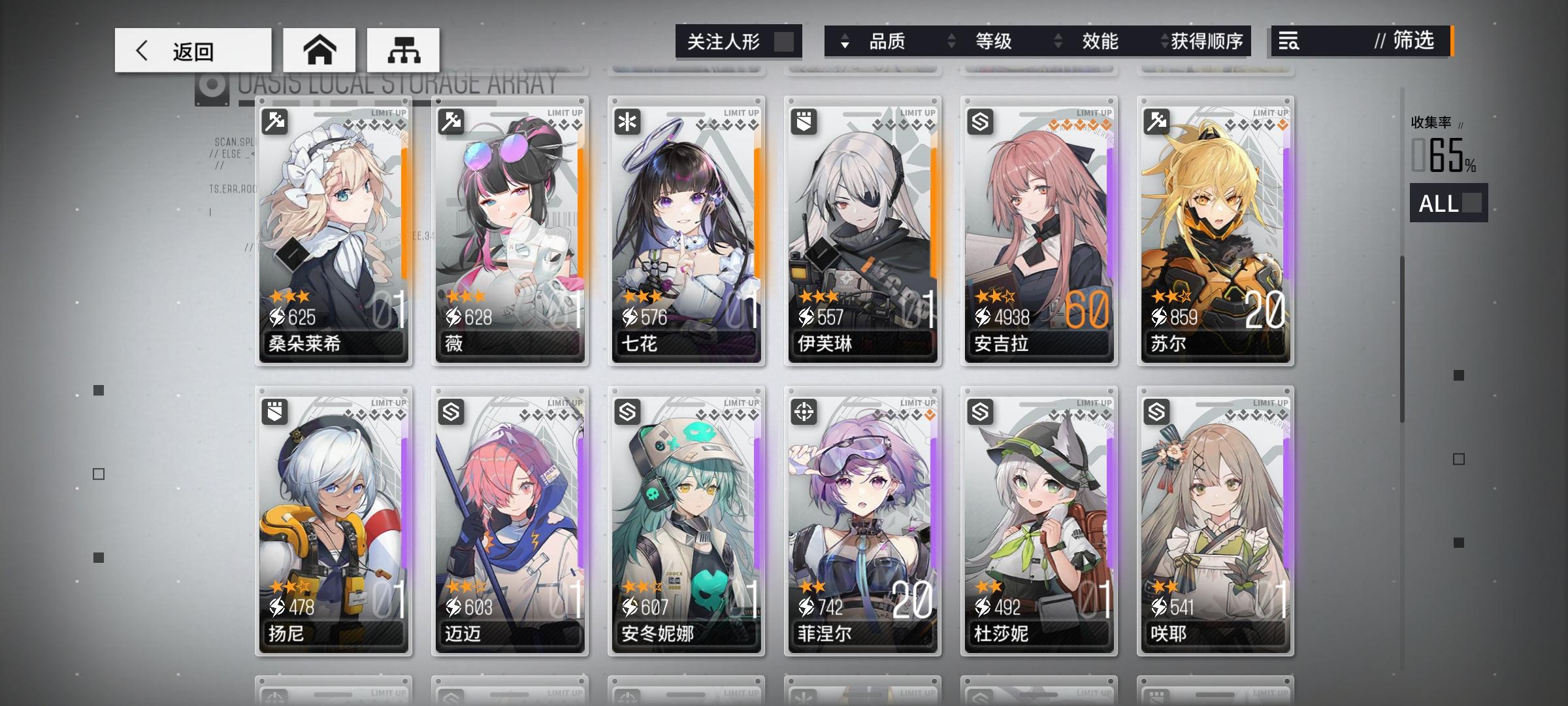Open the 筛选 filter panel
Viewport: 1568px width, 706px height.
(1411, 42)
